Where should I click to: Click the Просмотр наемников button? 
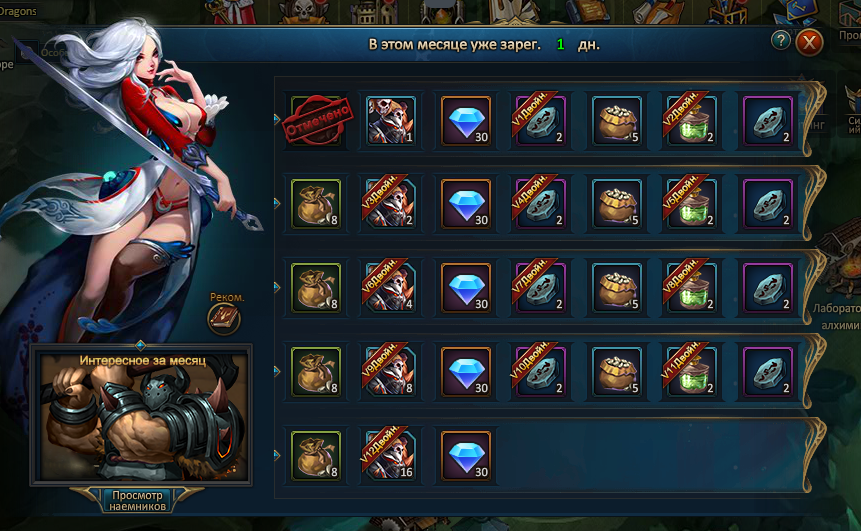tap(138, 499)
